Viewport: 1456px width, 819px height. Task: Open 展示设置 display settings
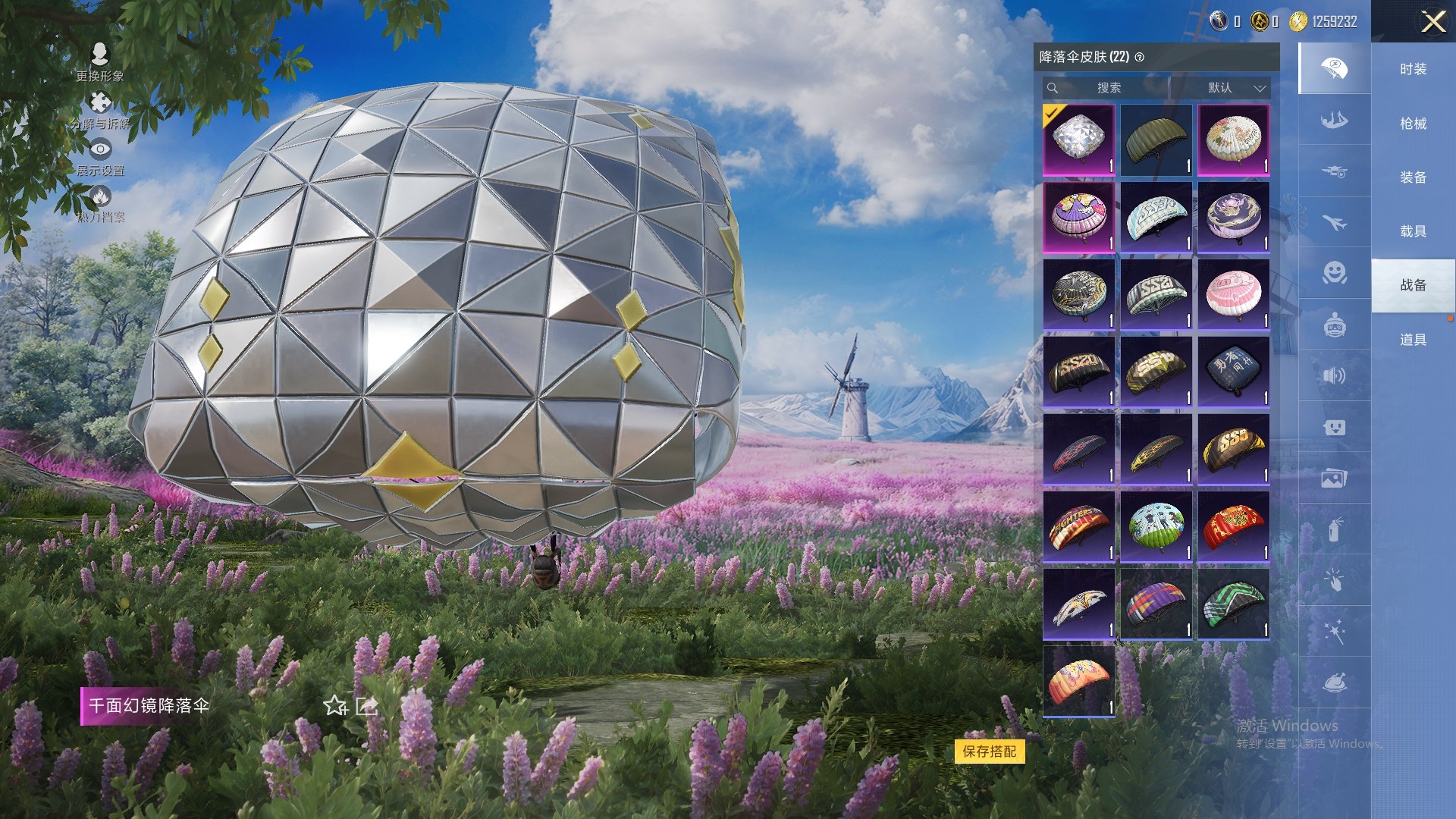tap(99, 158)
